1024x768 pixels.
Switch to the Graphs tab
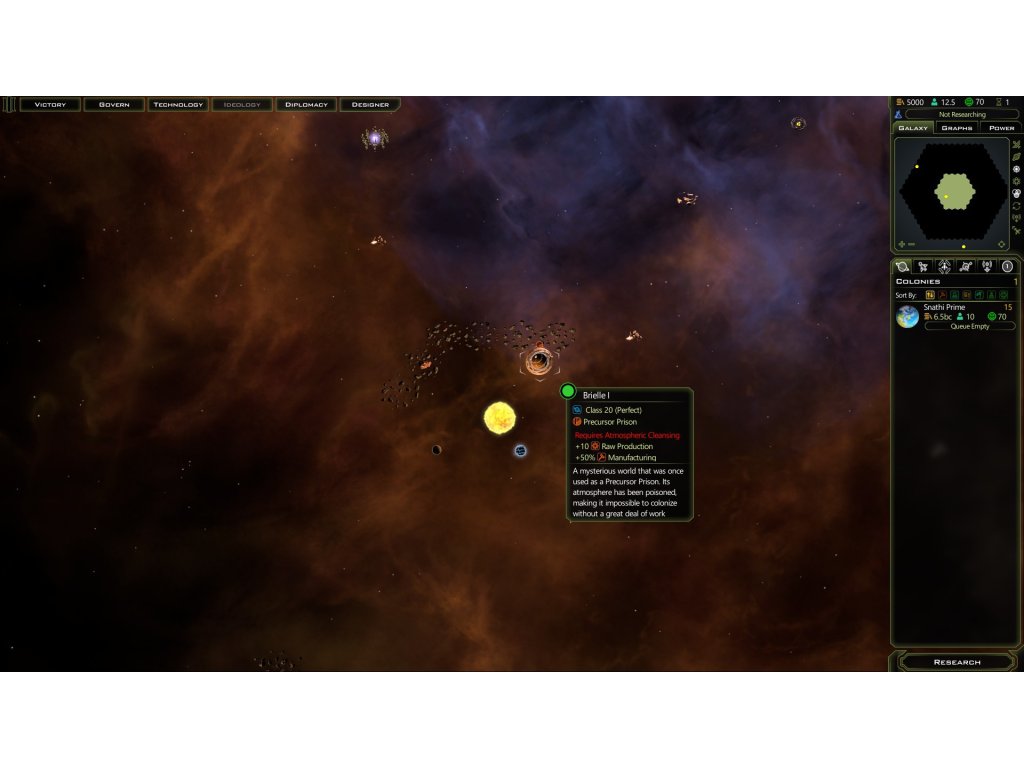957,128
